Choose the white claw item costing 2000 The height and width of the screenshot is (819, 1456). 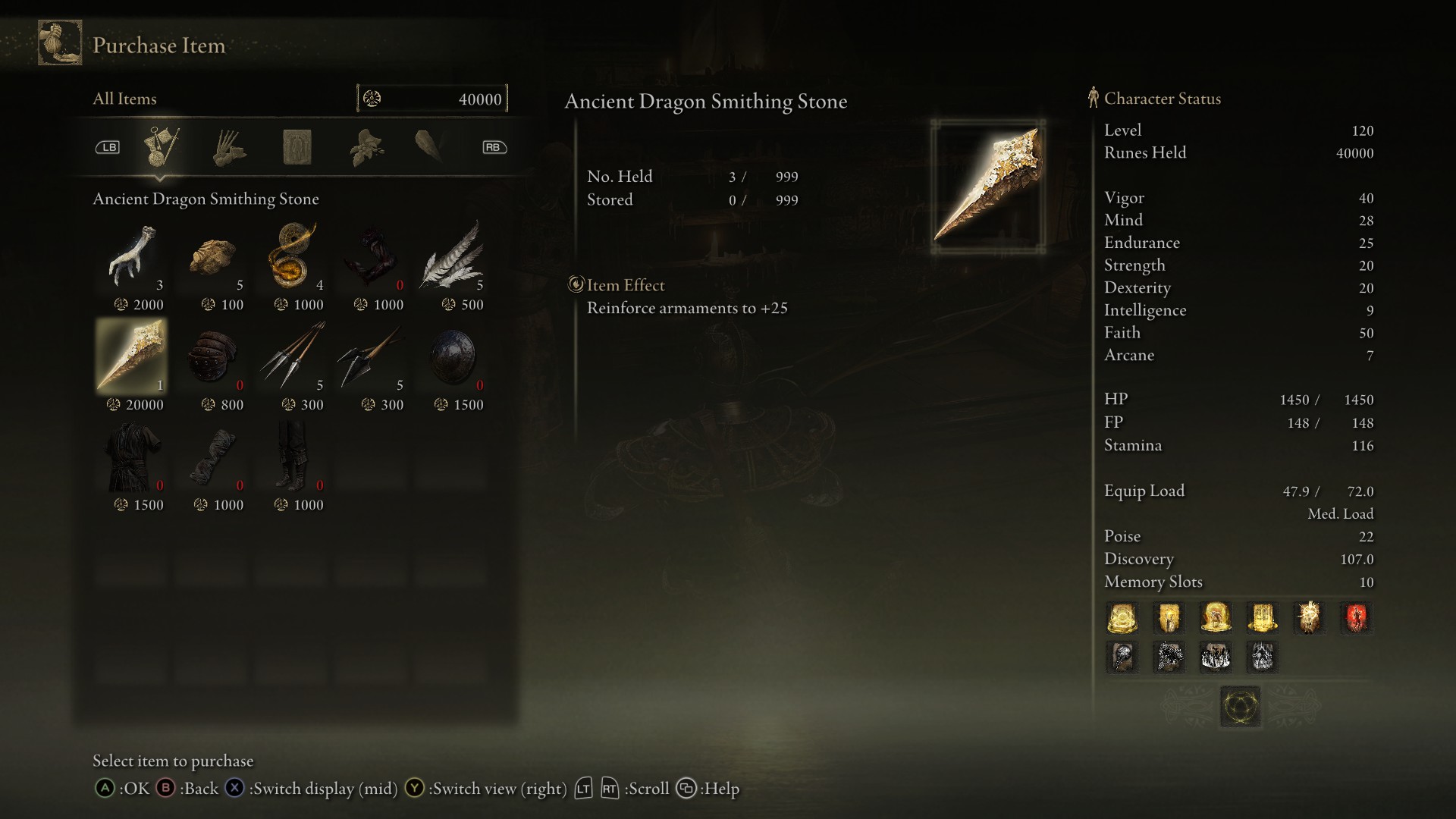pos(133,256)
